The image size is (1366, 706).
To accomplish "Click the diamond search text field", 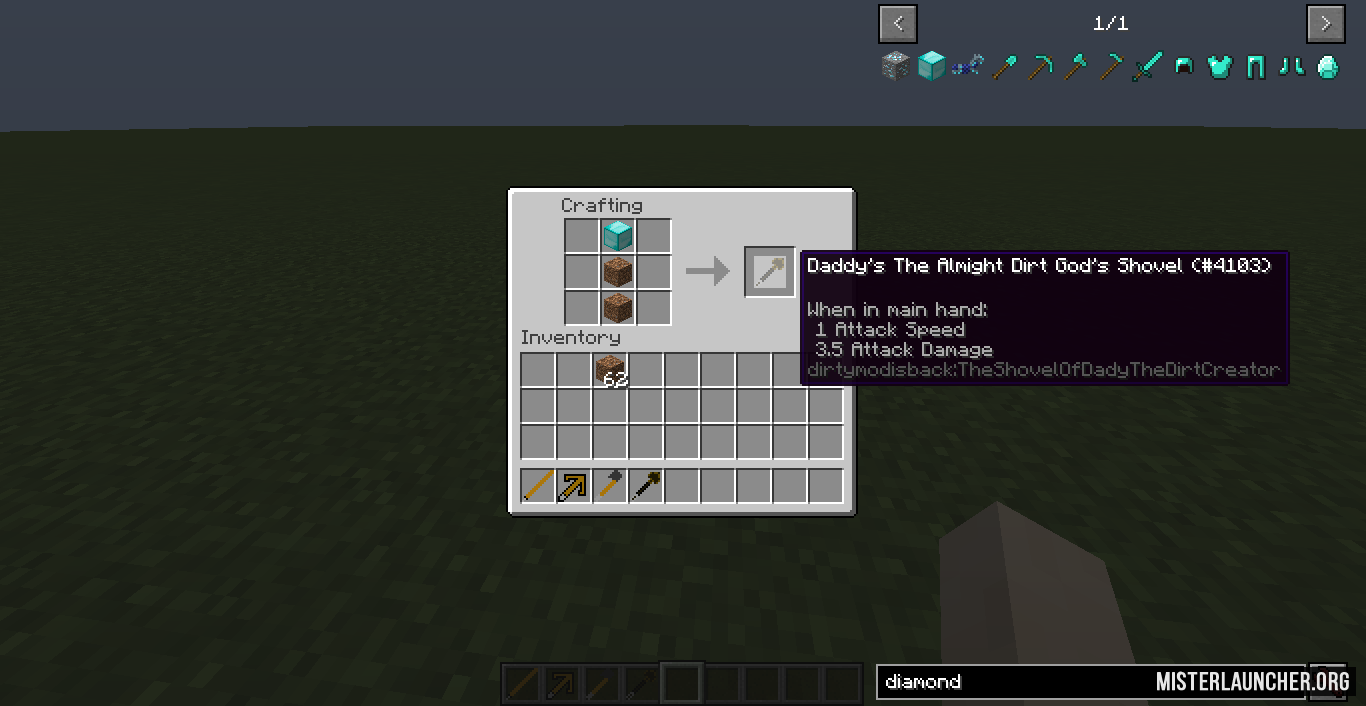I will pyautogui.click(x=1010, y=682).
